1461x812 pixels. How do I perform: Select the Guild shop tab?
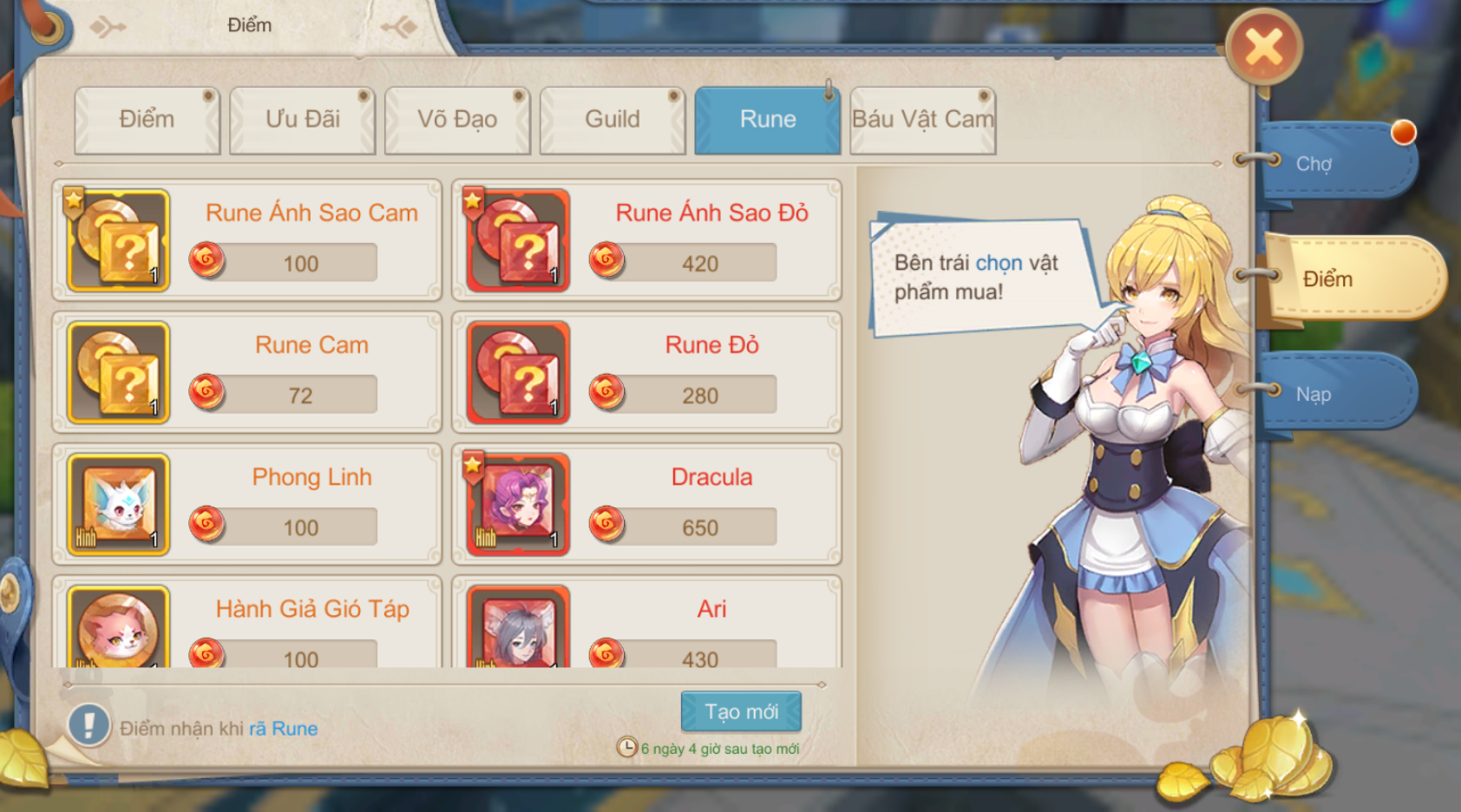tap(613, 120)
